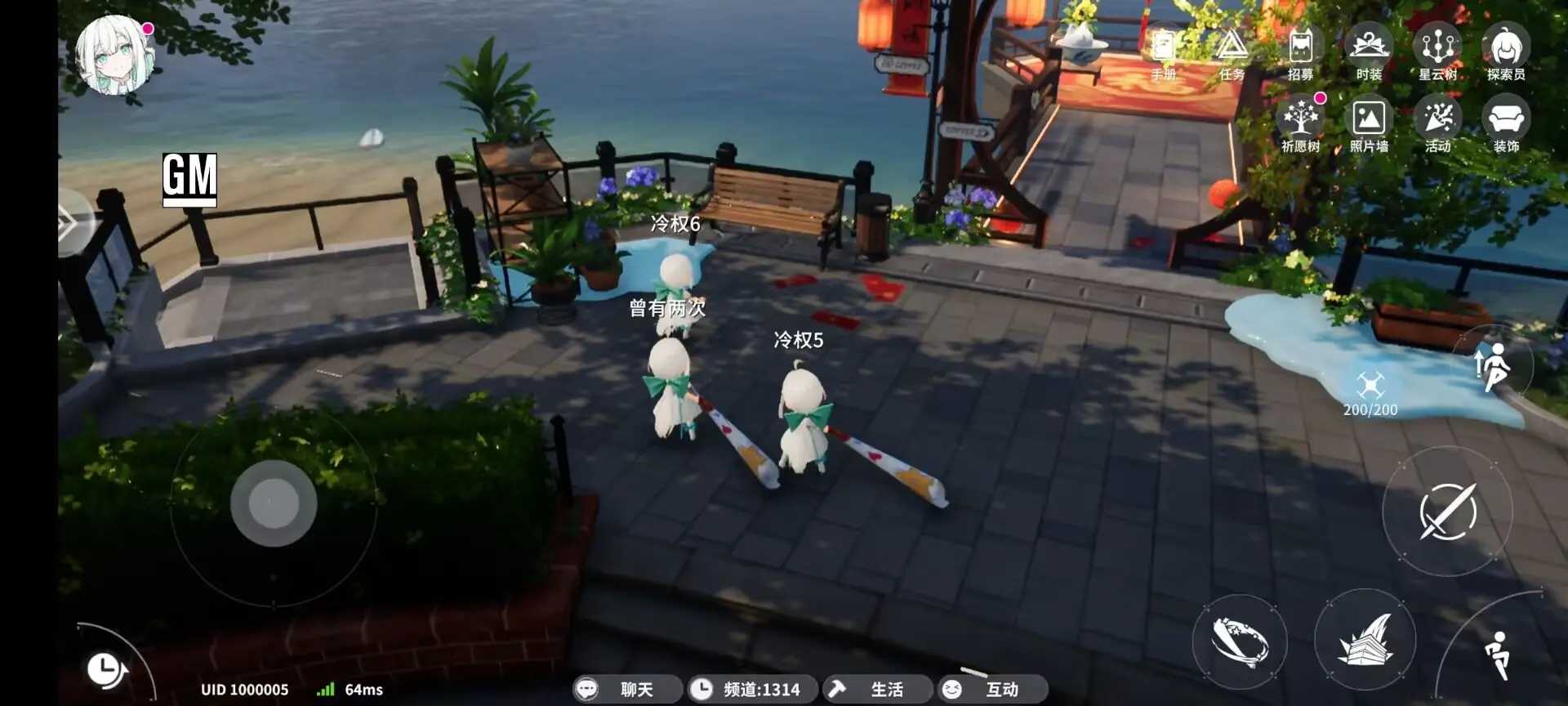Click the GM badge label
Image resolution: width=1568 pixels, height=706 pixels.
click(x=192, y=180)
